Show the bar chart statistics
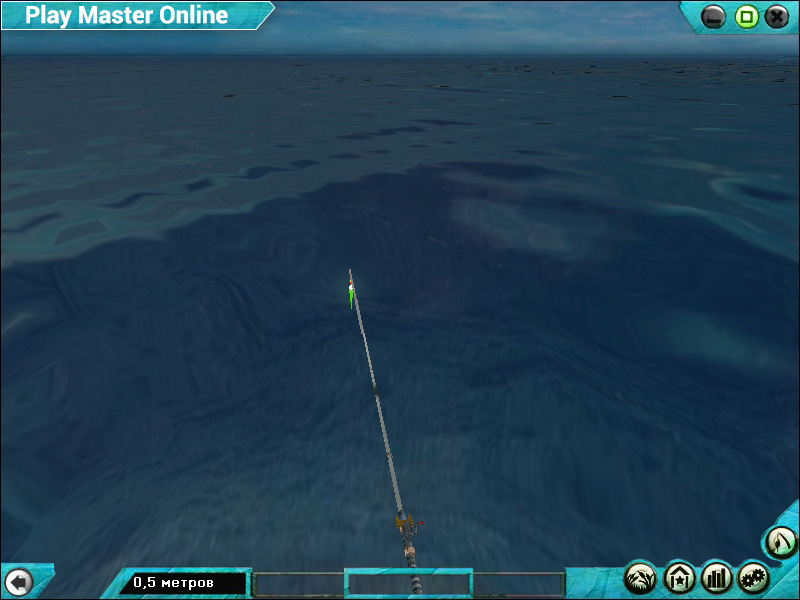800x600 pixels. tap(717, 577)
